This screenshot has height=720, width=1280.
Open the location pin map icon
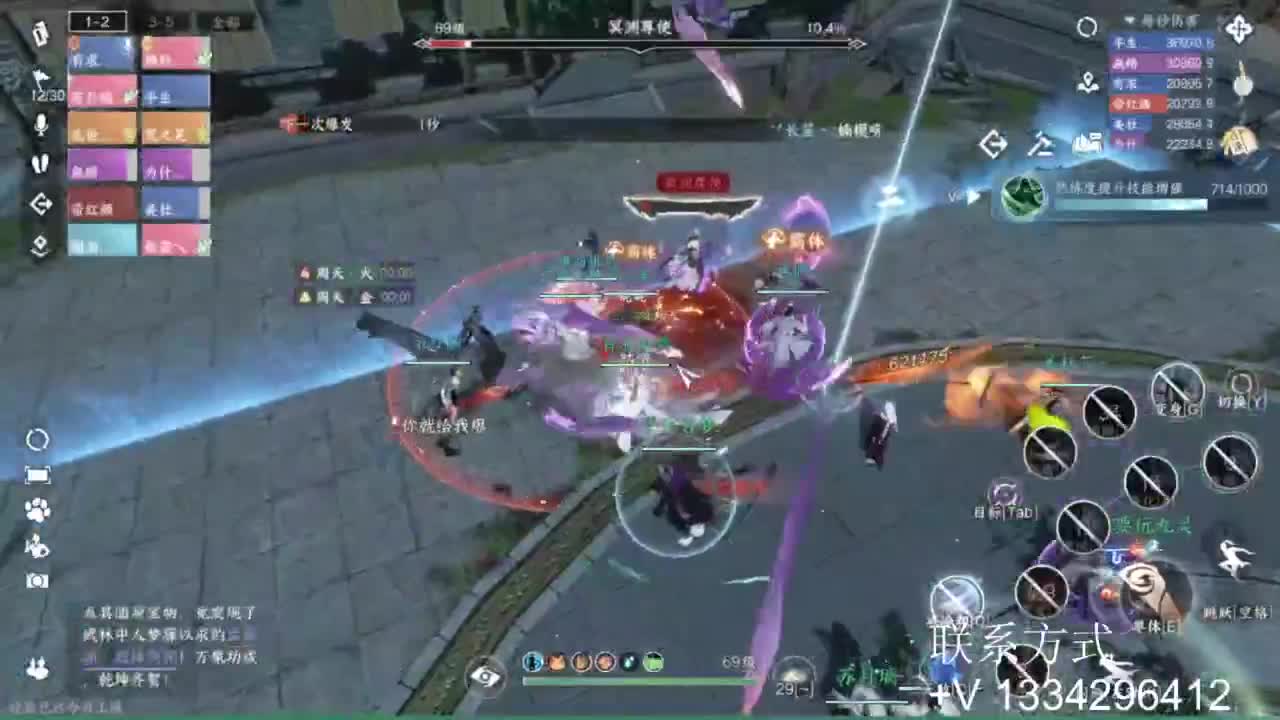click(1088, 83)
